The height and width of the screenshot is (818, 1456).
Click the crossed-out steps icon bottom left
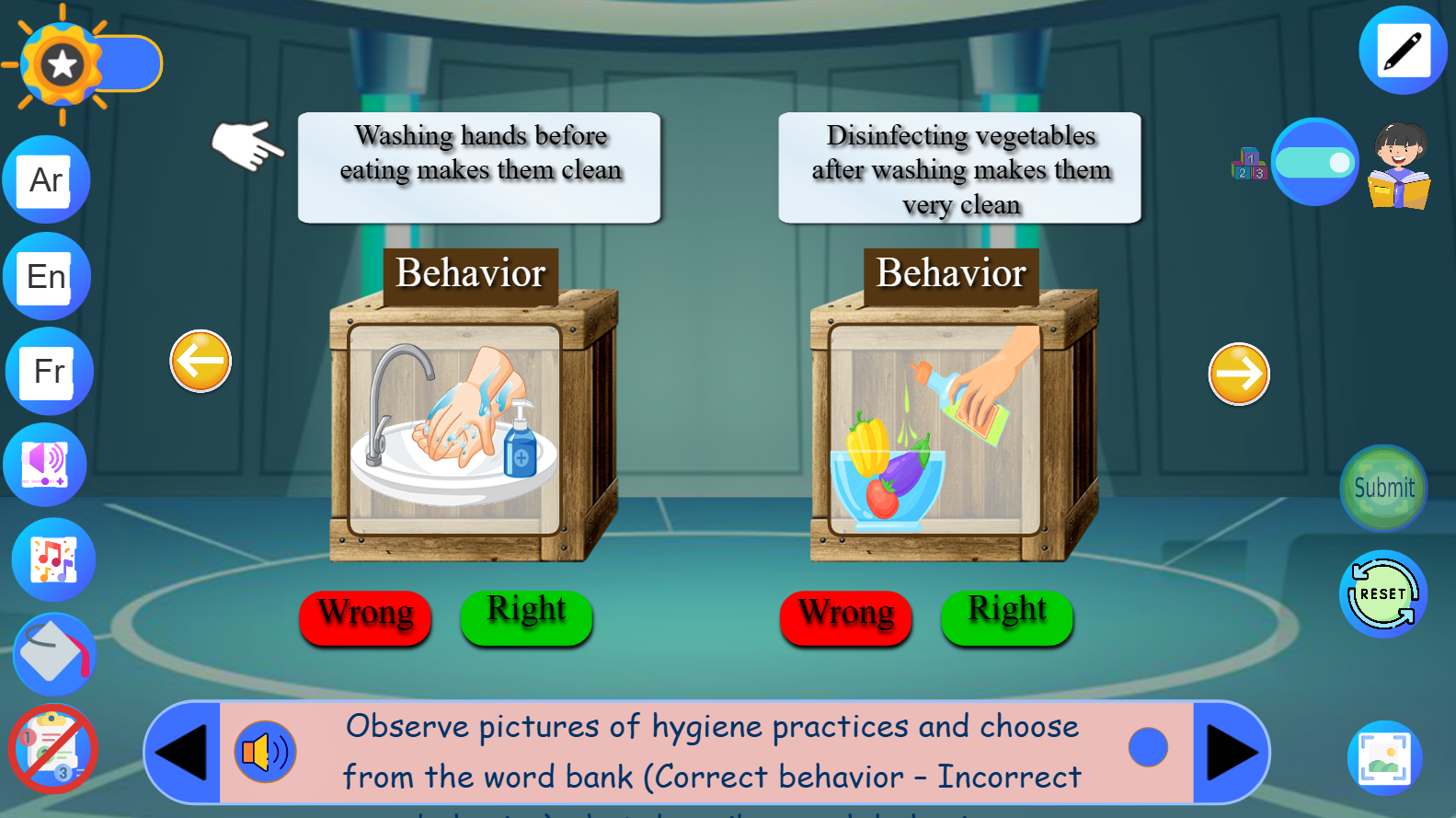(52, 750)
